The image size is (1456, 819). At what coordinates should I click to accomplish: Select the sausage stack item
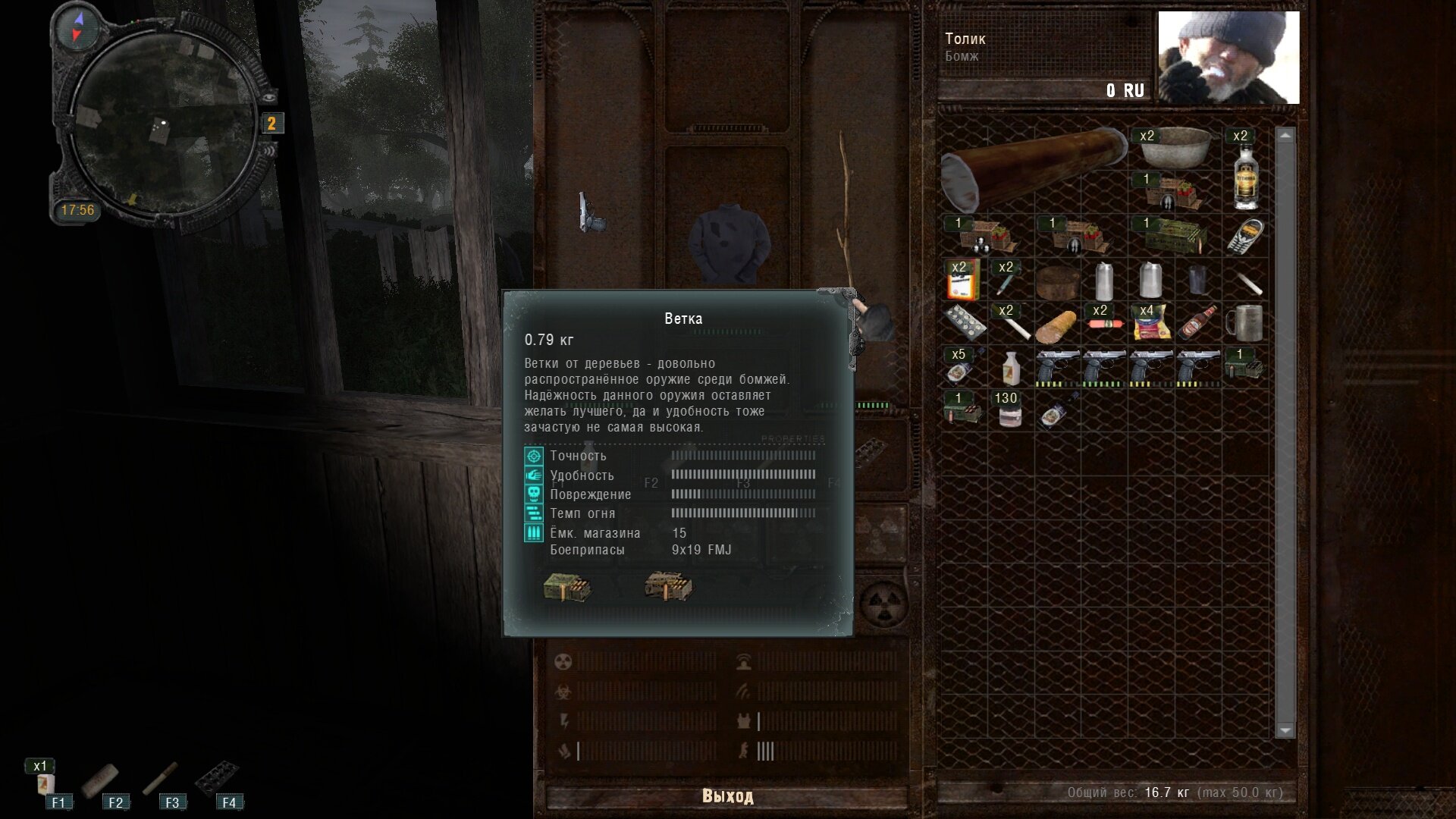pos(1104,322)
